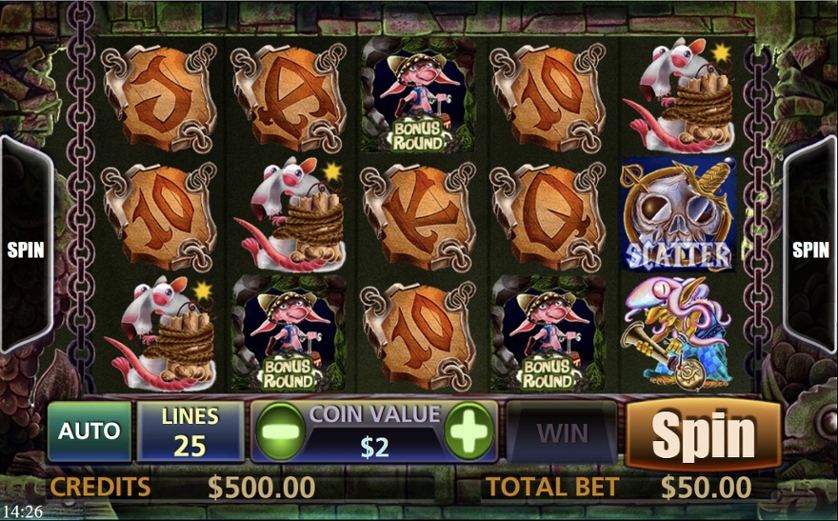Enable AUTO spin mode
Viewport: 838px width, 521px height.
89,432
